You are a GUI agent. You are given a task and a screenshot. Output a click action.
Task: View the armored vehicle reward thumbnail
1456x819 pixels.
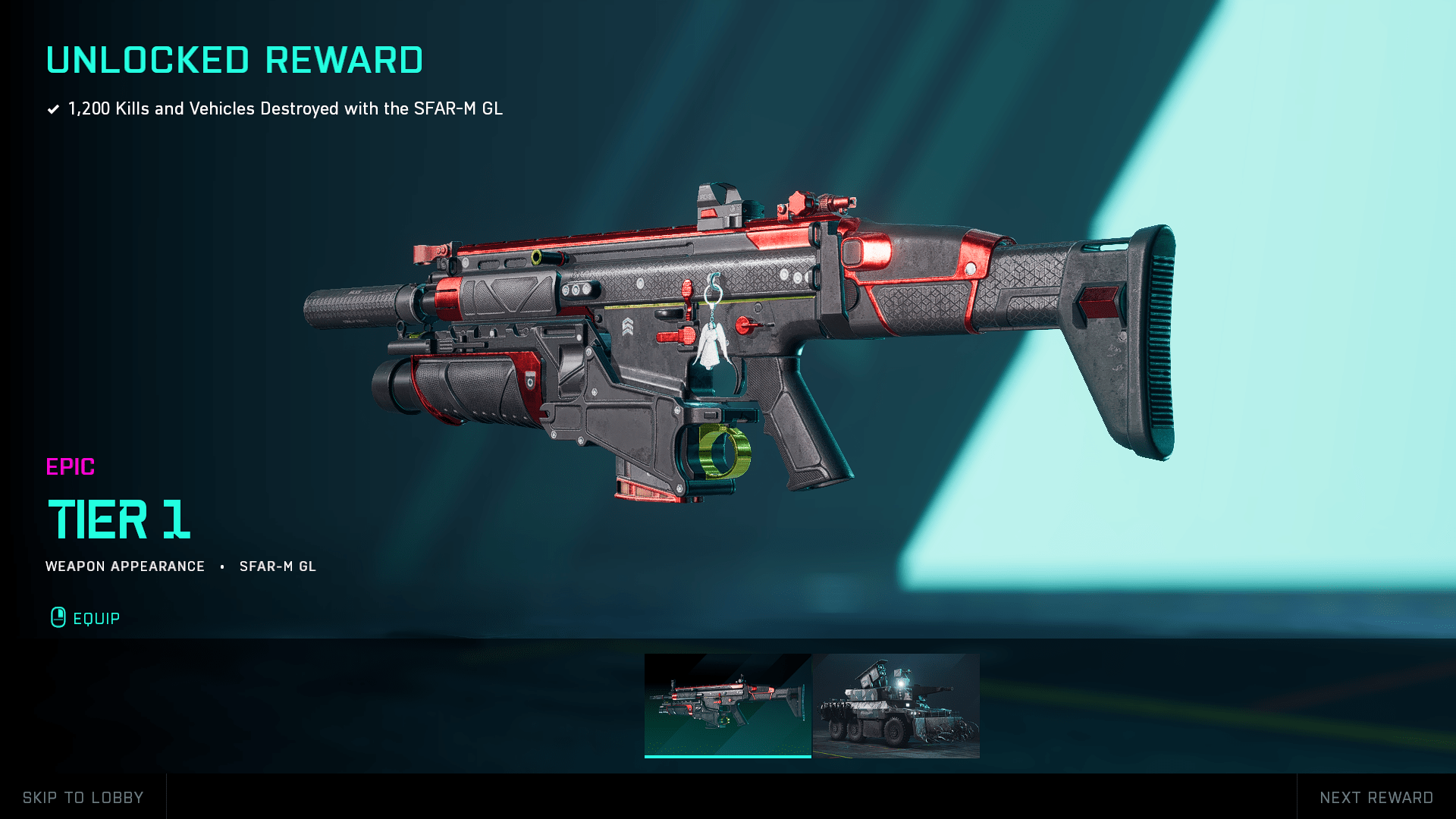tap(896, 705)
